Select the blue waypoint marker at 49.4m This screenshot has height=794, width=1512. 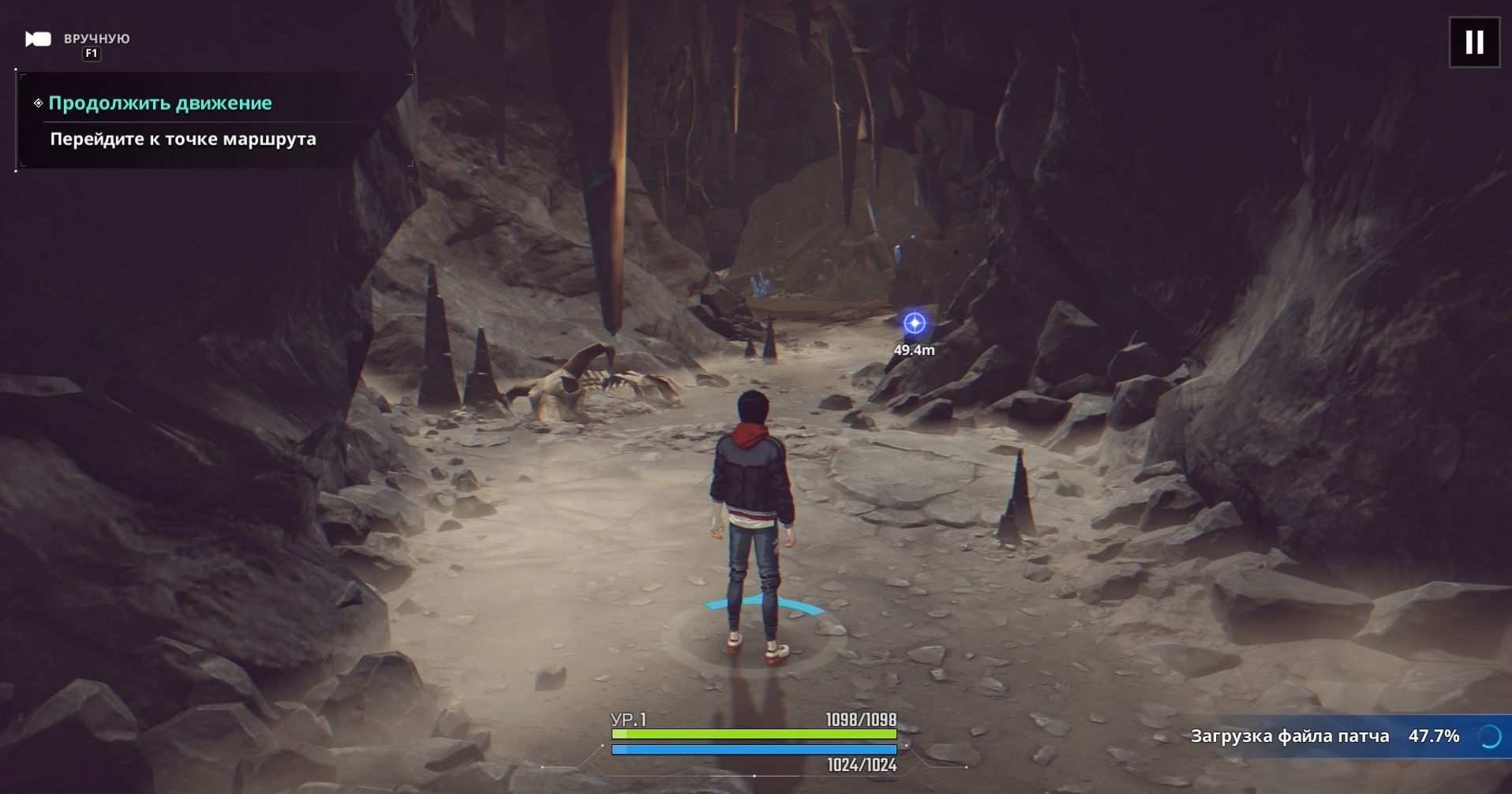coord(914,324)
